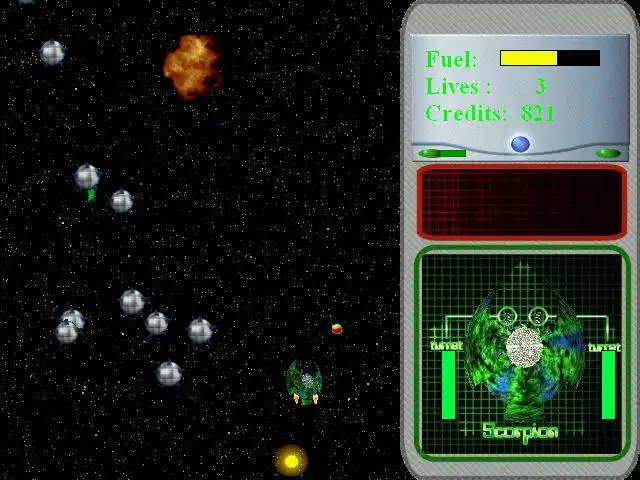Open the Scorpion ship schematic display

[x=521, y=352]
